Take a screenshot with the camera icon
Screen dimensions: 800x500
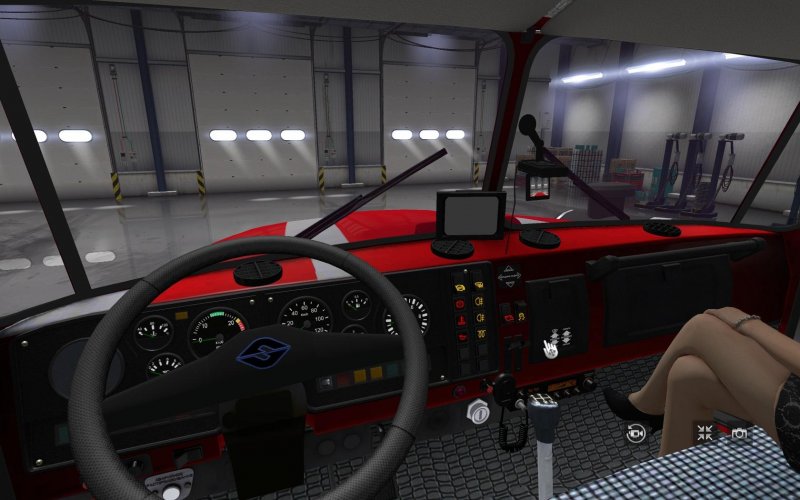click(x=739, y=433)
